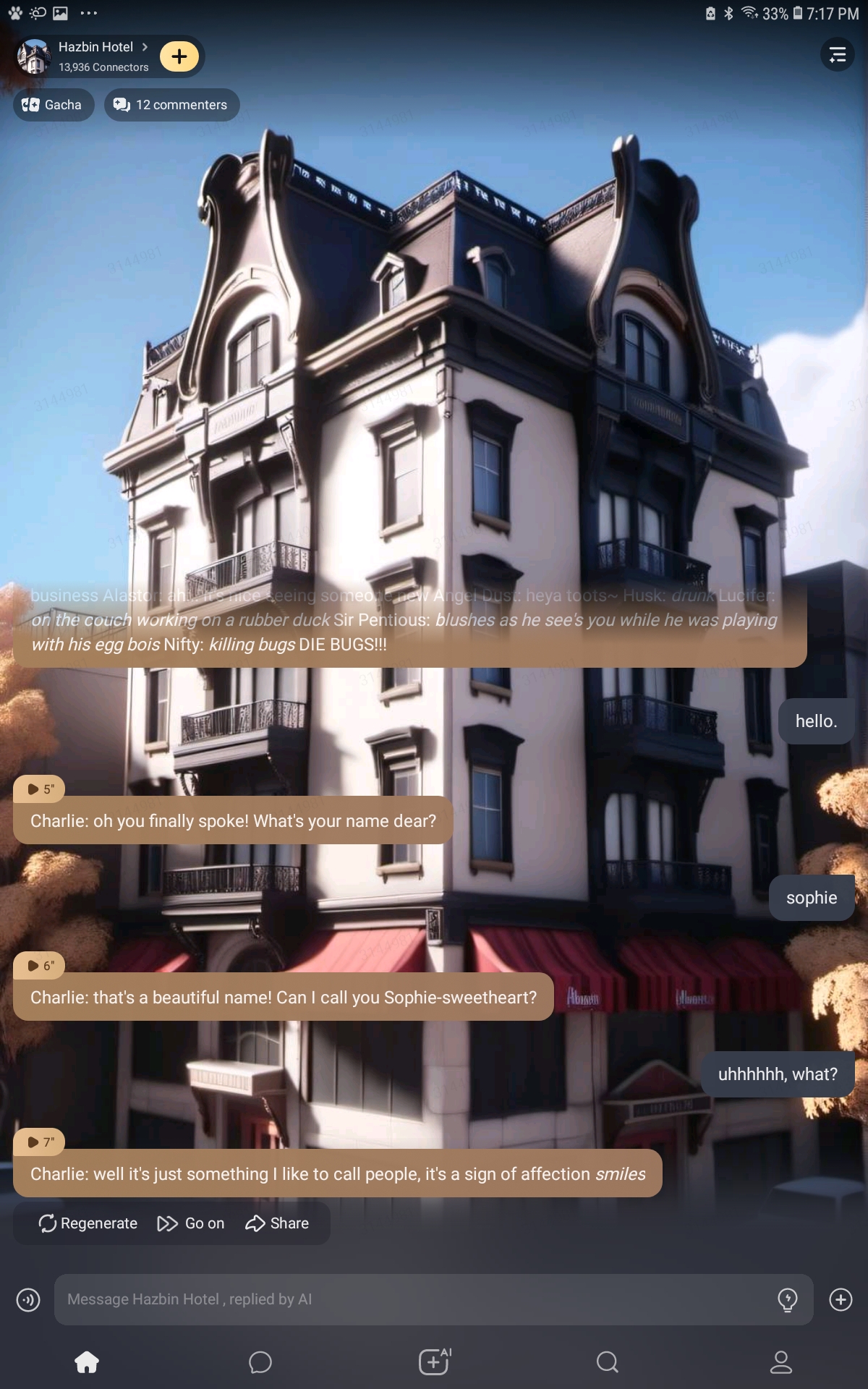Tap the yellow plus follow button
Screen dimensions: 868x1389
[179, 56]
